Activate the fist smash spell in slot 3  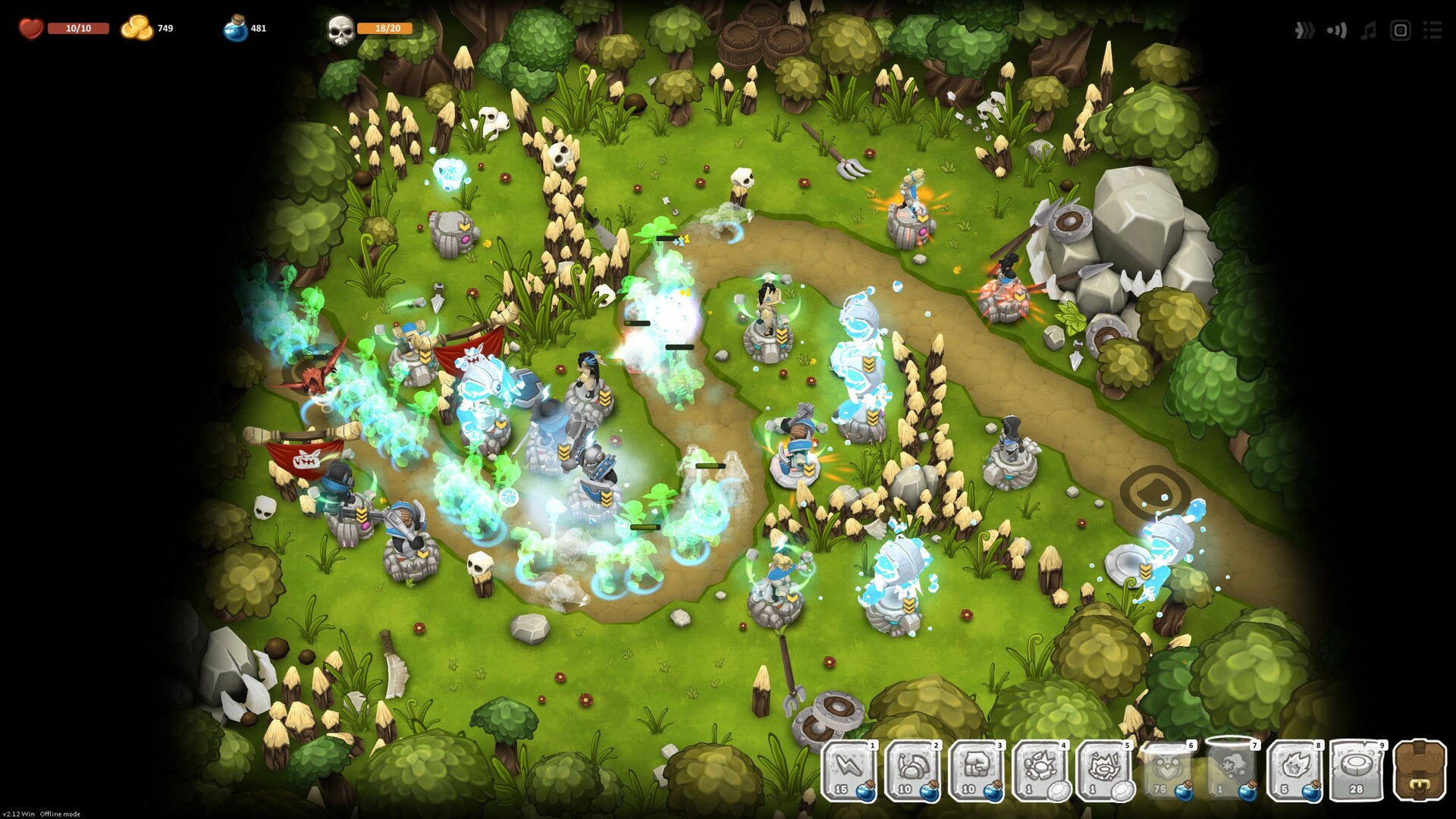tap(976, 773)
